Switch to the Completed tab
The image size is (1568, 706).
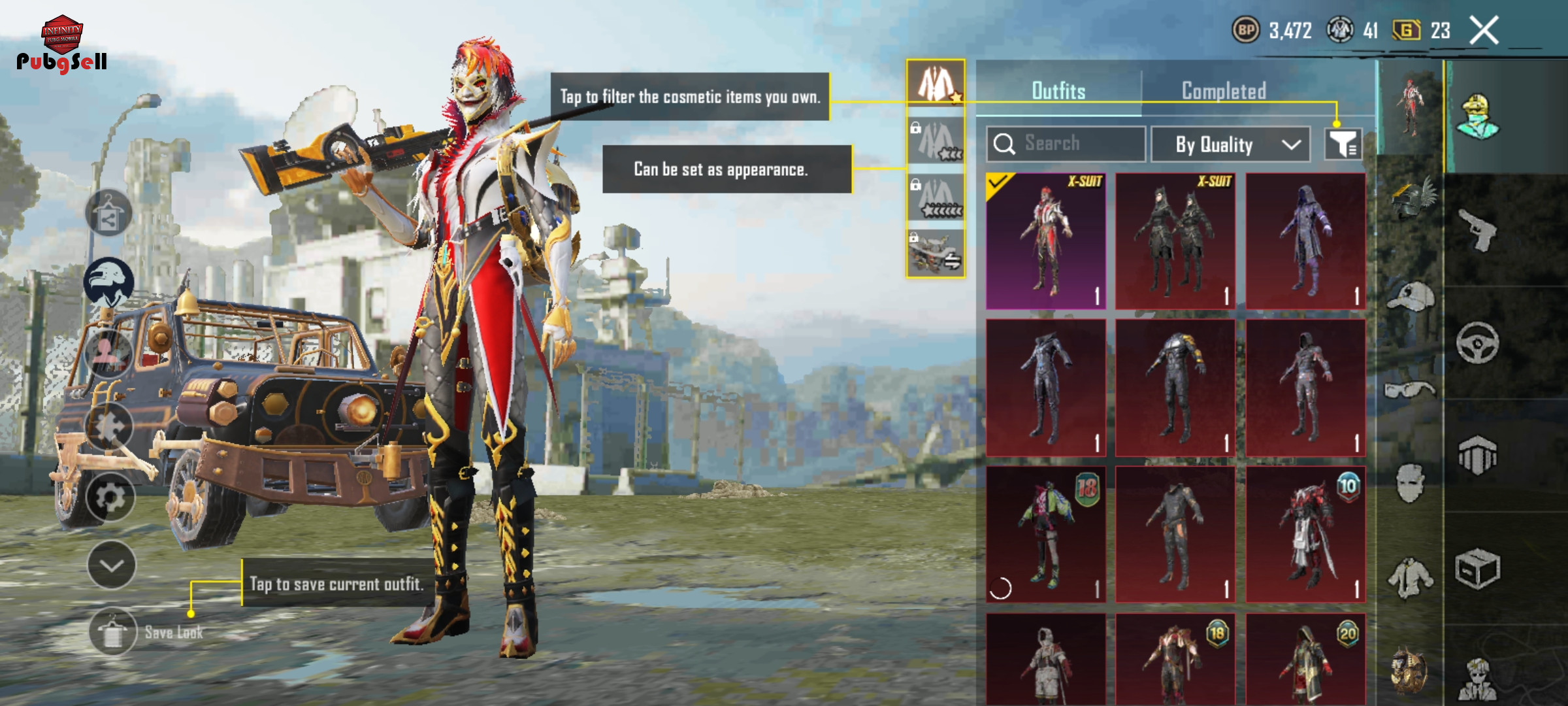(1224, 91)
